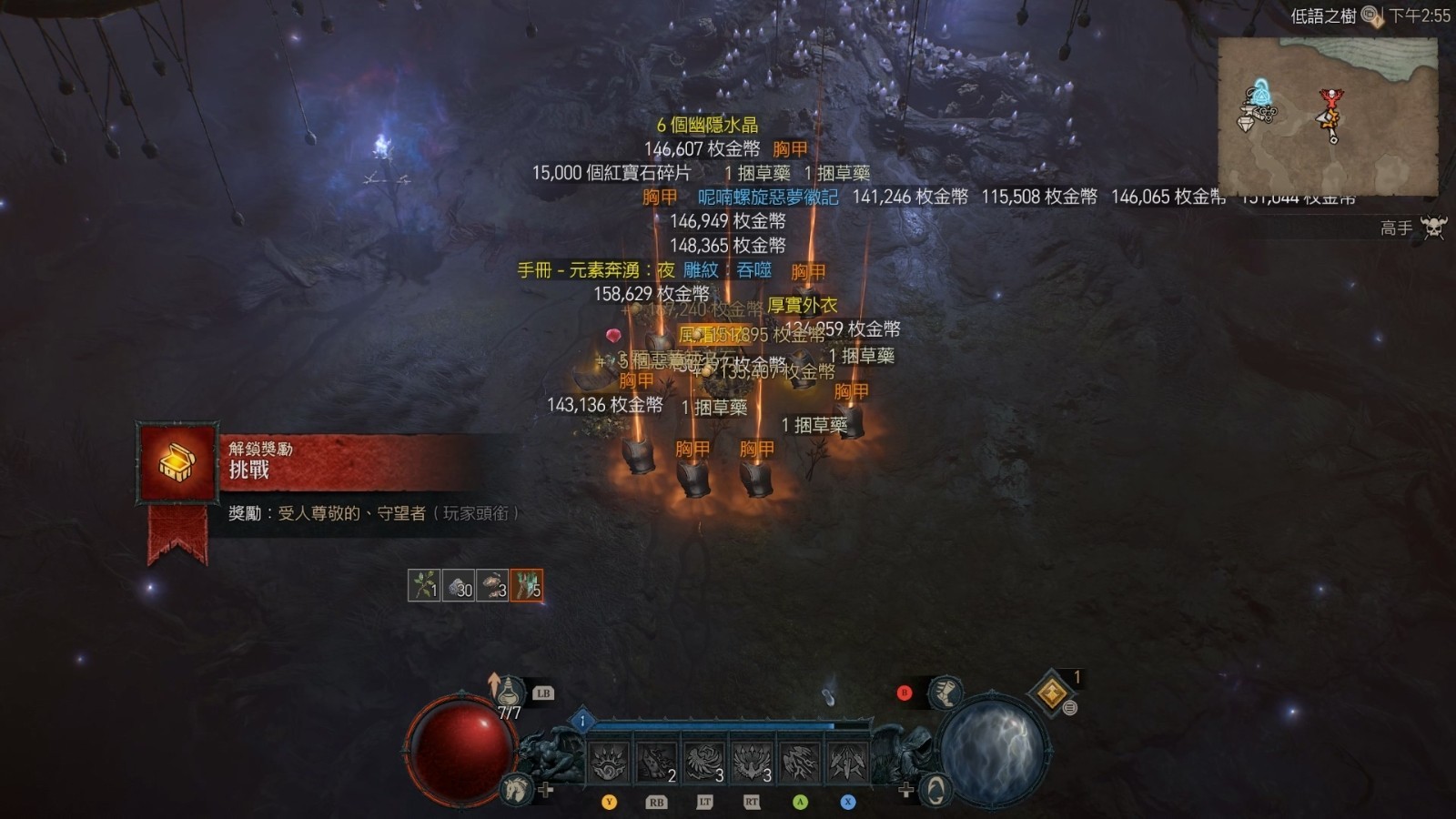Drink the health potion (7/7 flask icon)
1456x819 pixels.
coord(510,693)
